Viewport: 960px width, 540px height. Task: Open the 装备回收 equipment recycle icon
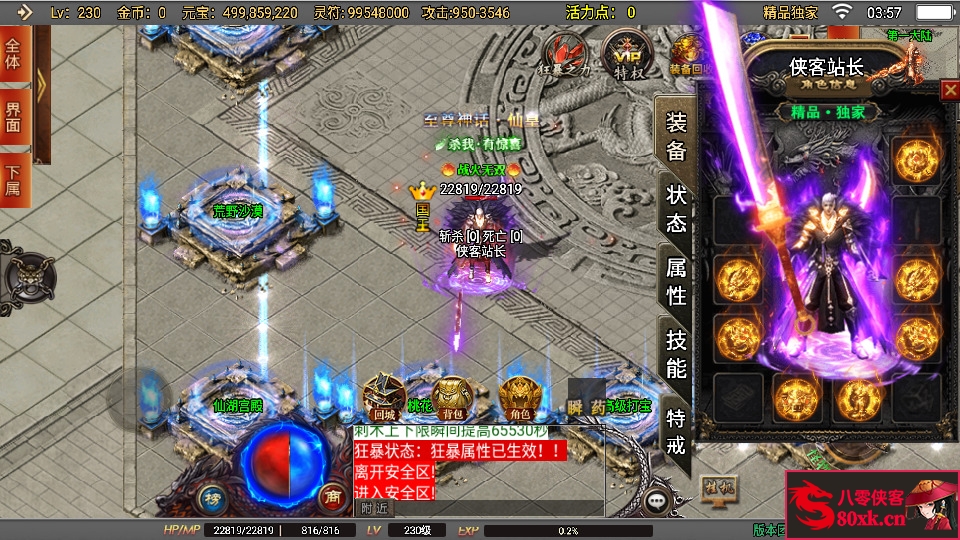686,55
